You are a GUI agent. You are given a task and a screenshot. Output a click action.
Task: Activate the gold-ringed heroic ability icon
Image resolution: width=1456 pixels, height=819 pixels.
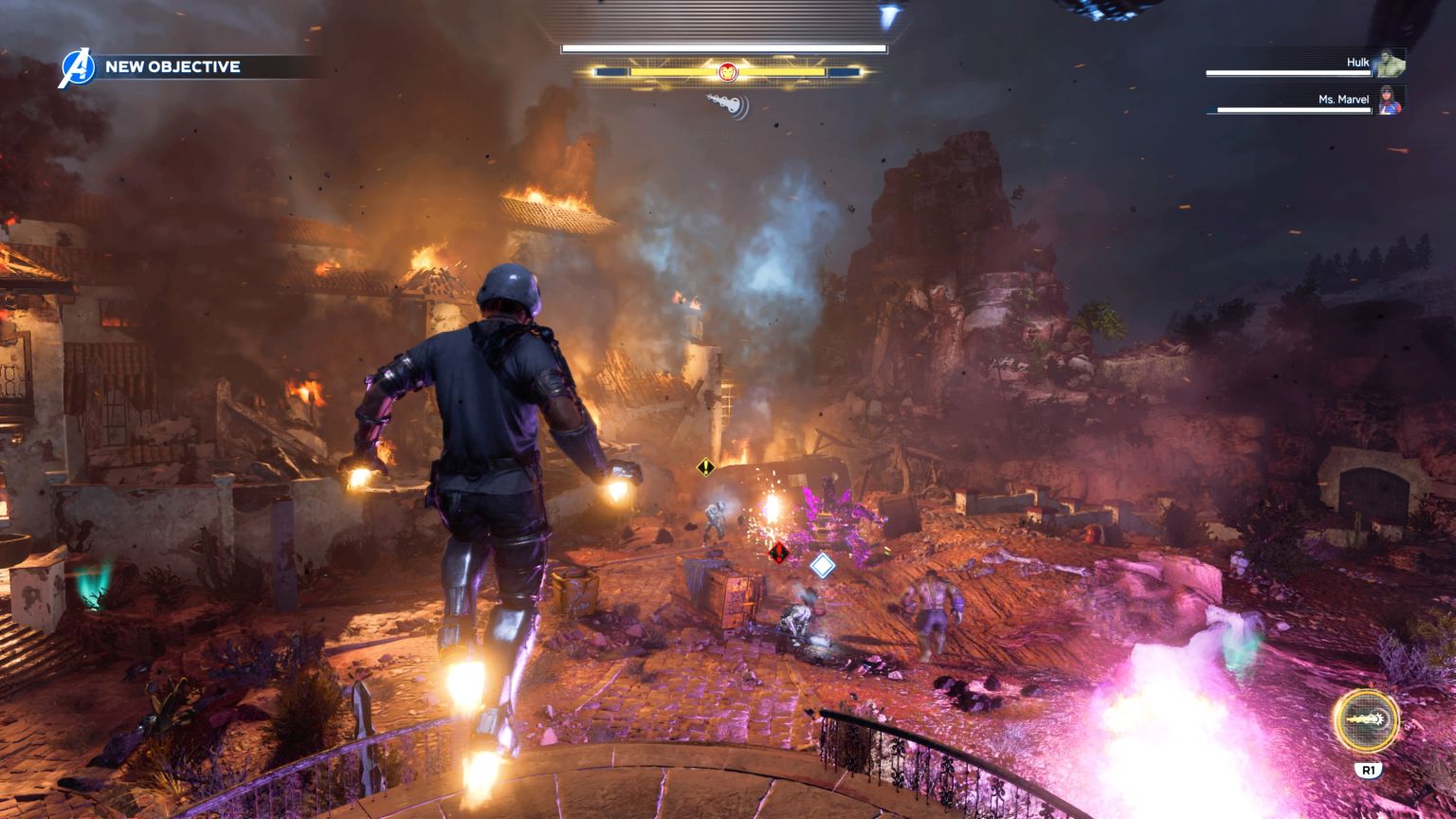point(1366,720)
